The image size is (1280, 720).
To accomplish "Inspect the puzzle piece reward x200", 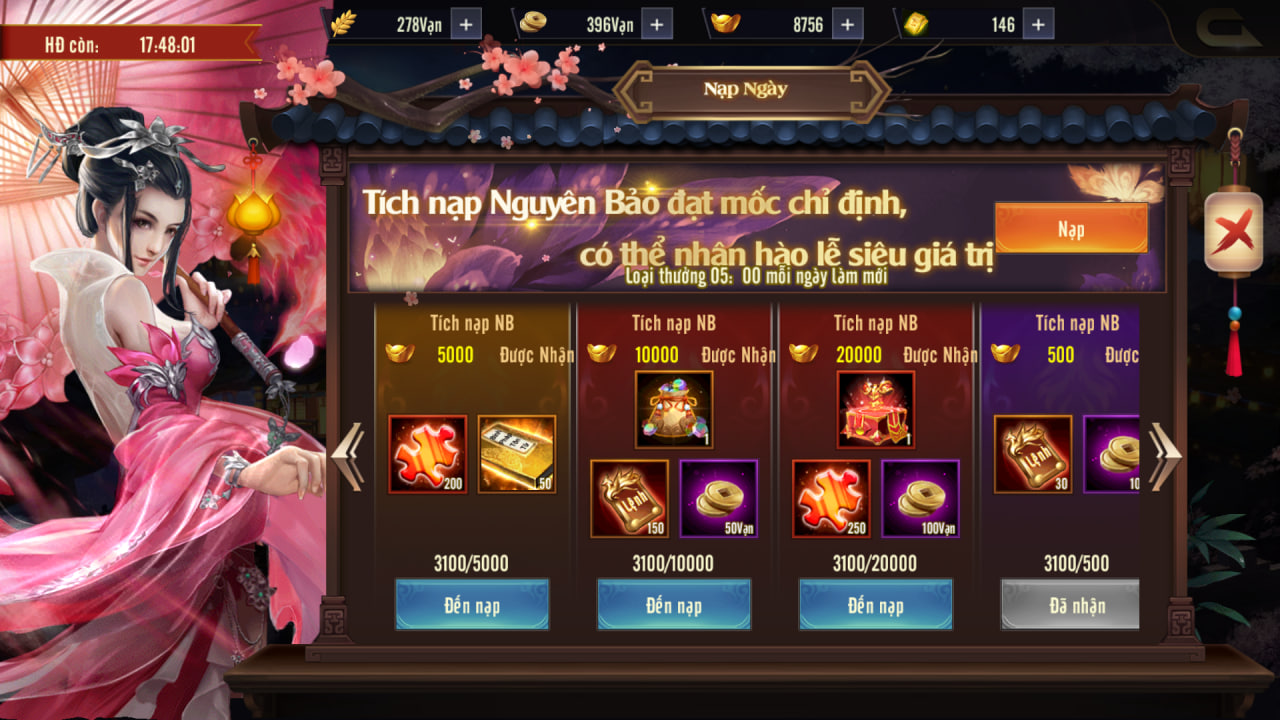I will click(427, 454).
